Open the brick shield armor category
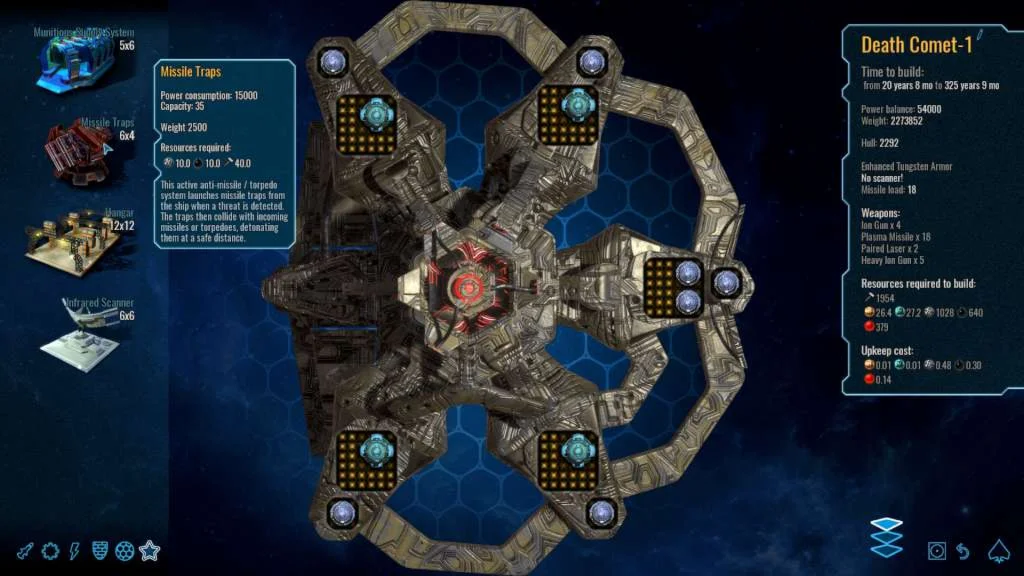The width and height of the screenshot is (1024, 576). click(x=100, y=551)
